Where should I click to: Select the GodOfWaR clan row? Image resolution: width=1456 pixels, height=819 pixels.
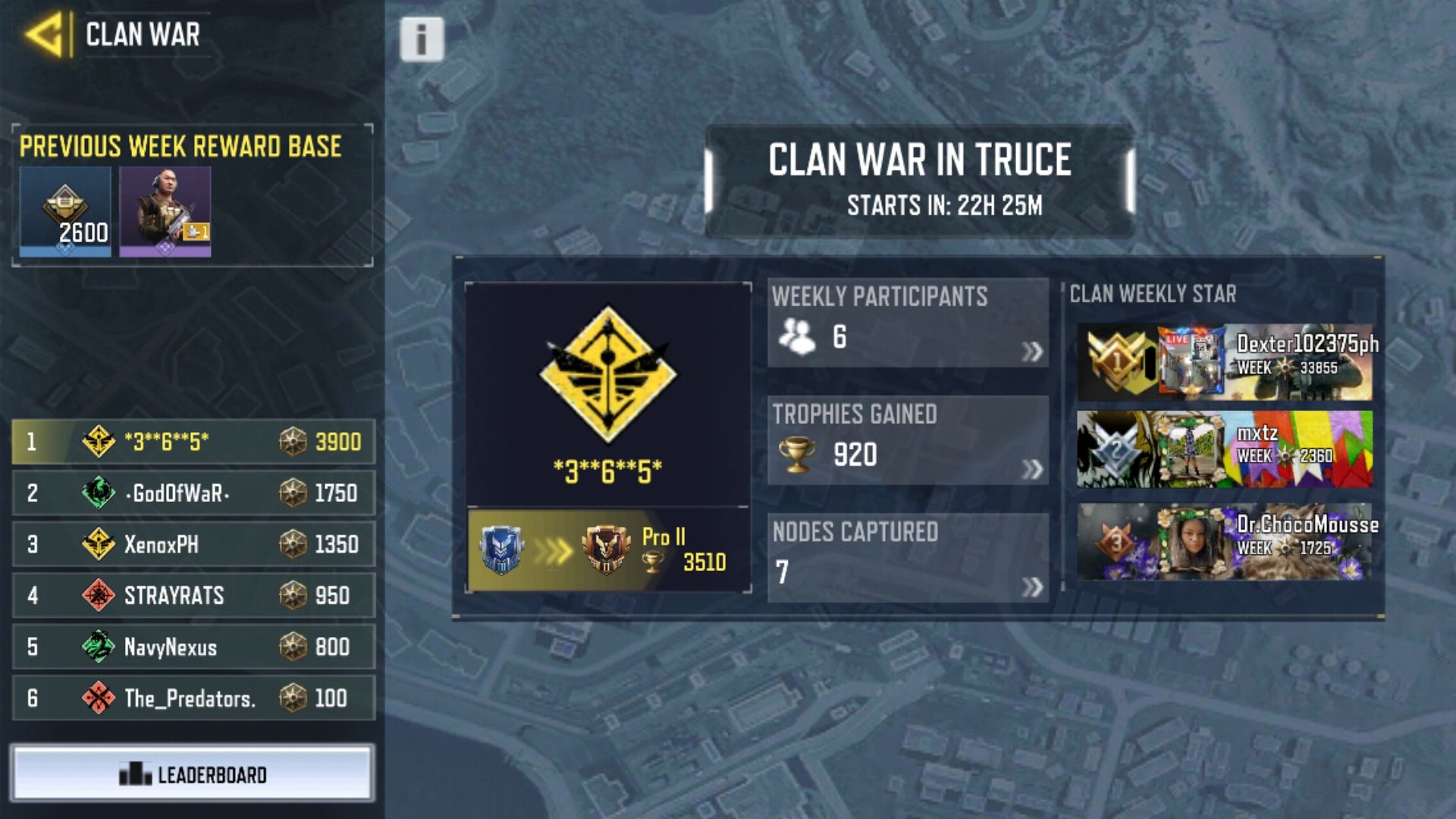click(193, 493)
